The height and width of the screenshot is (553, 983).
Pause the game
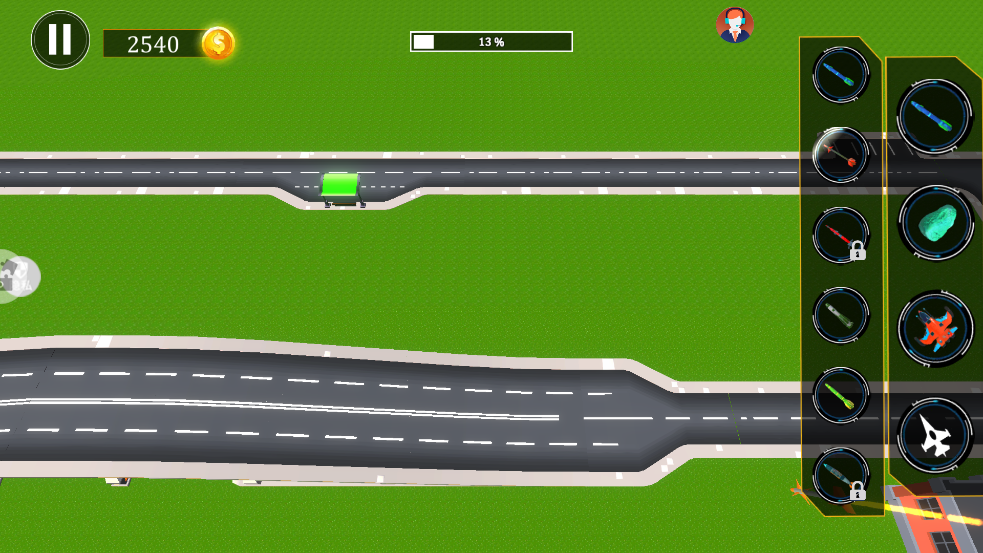(60, 40)
